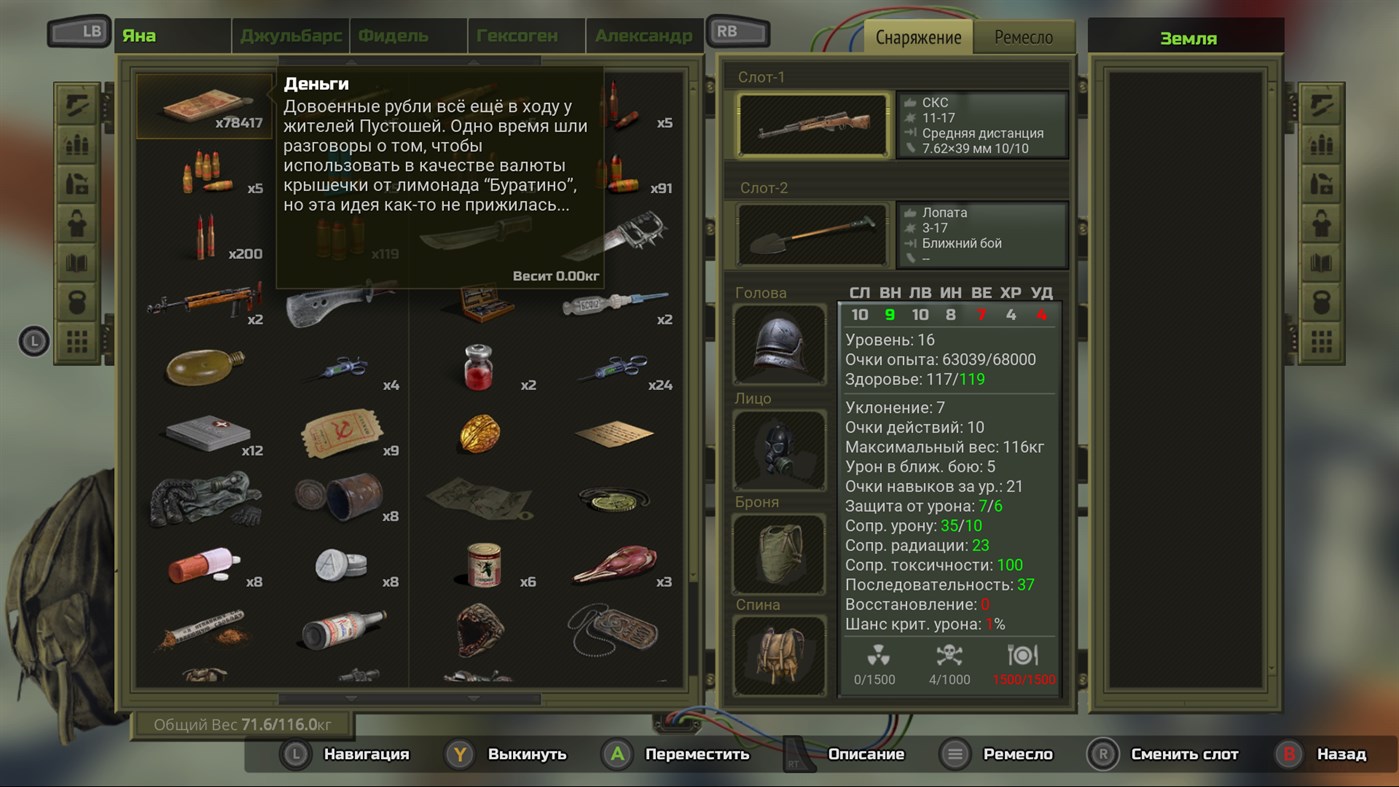Select the Снаряжение equipment tab

(918, 37)
